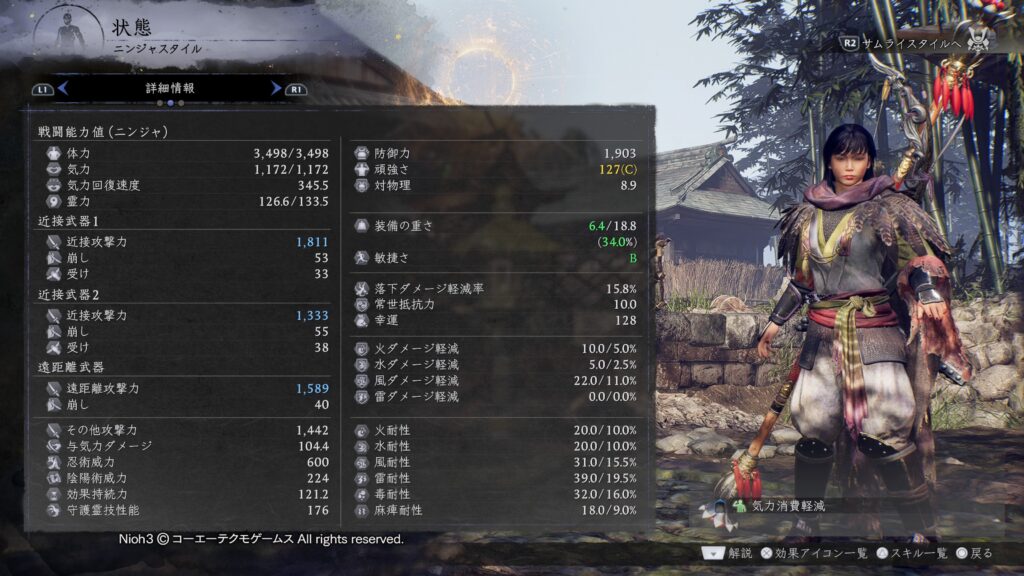Highlight the 頑強さ stat row
Image resolution: width=1024 pixels, height=576 pixels.
tap(496, 169)
